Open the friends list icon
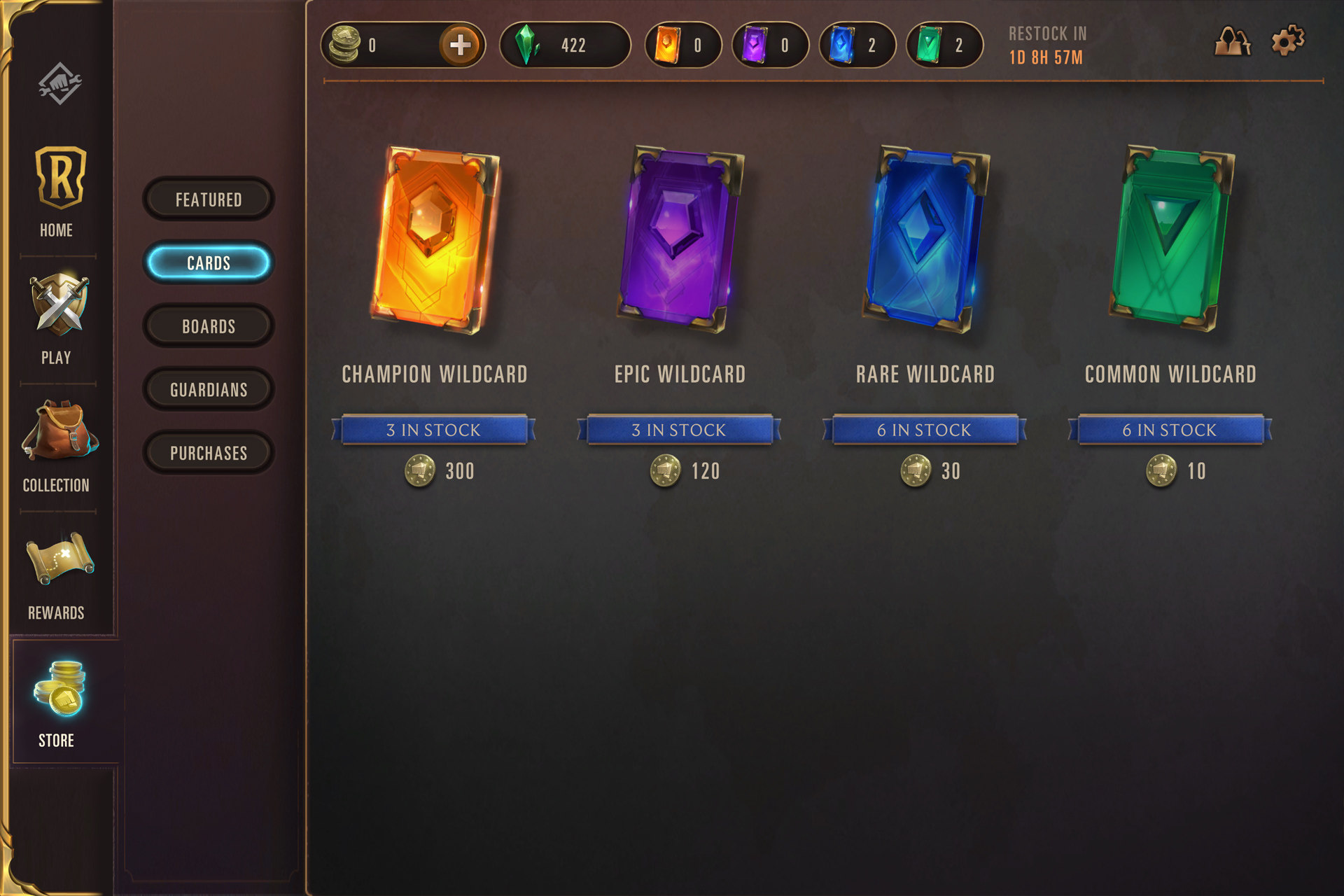Screen dimensions: 1344x896 pyautogui.click(x=1232, y=42)
